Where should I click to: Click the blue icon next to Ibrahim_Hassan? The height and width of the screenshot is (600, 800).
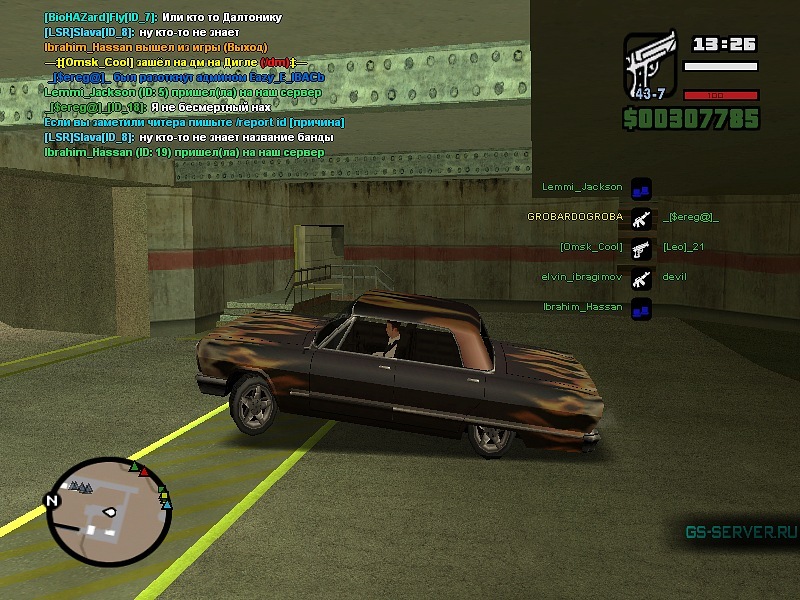pos(641,308)
